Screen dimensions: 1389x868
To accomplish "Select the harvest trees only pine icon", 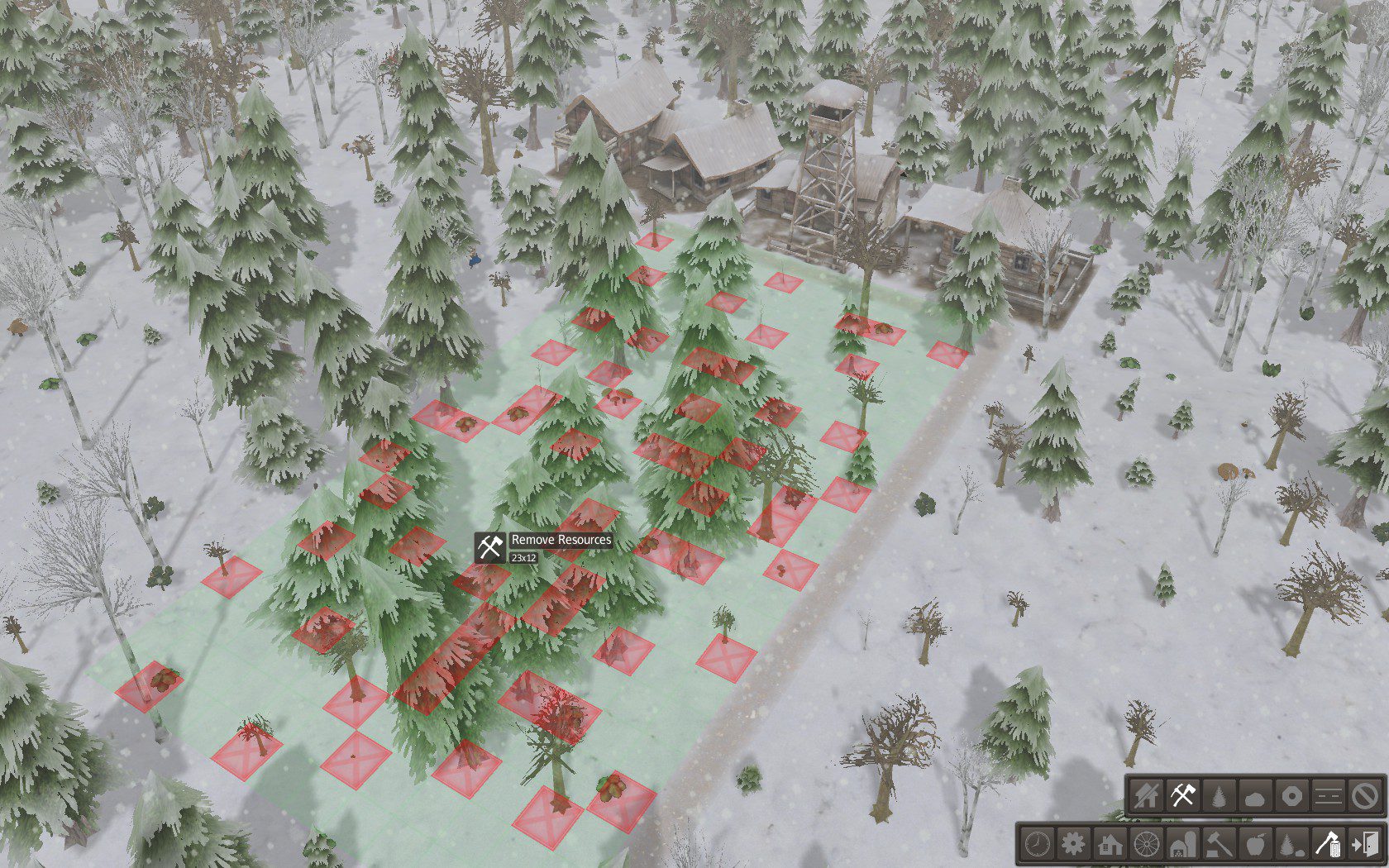I will click(1220, 796).
